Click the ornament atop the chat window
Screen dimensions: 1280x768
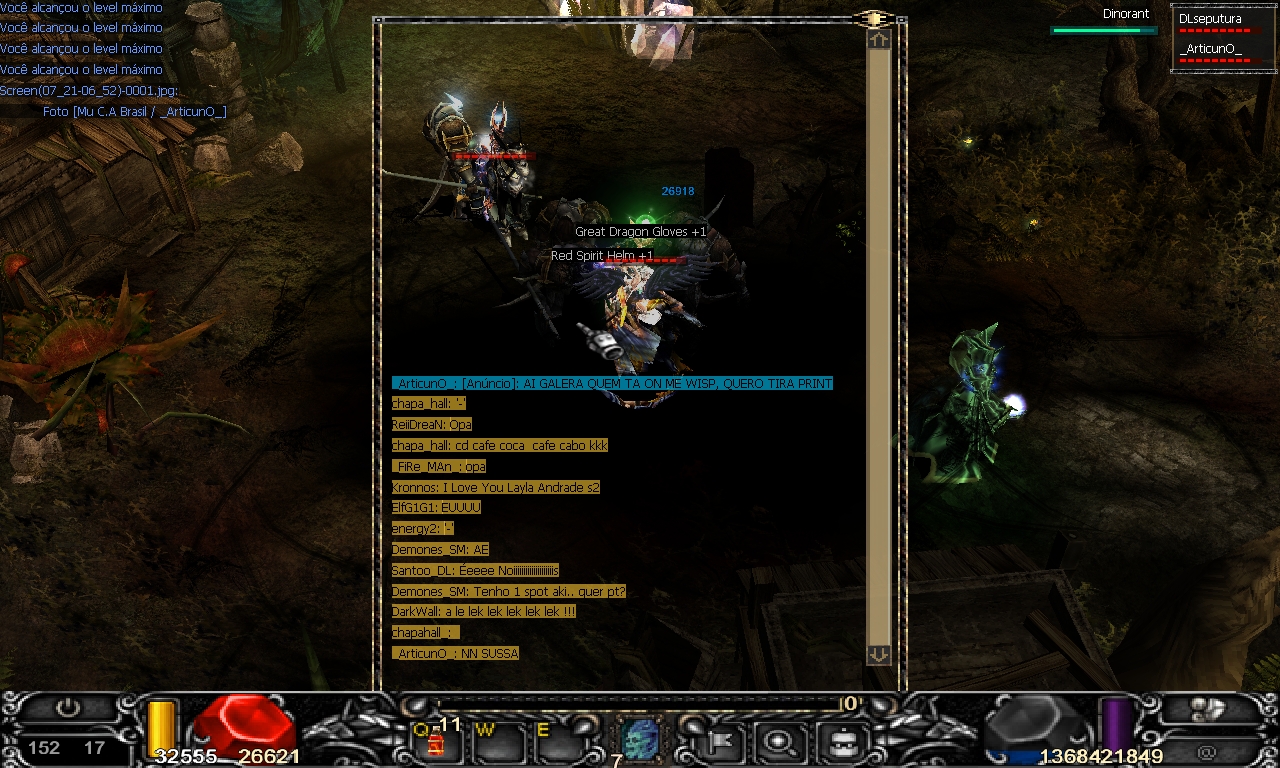click(873, 19)
